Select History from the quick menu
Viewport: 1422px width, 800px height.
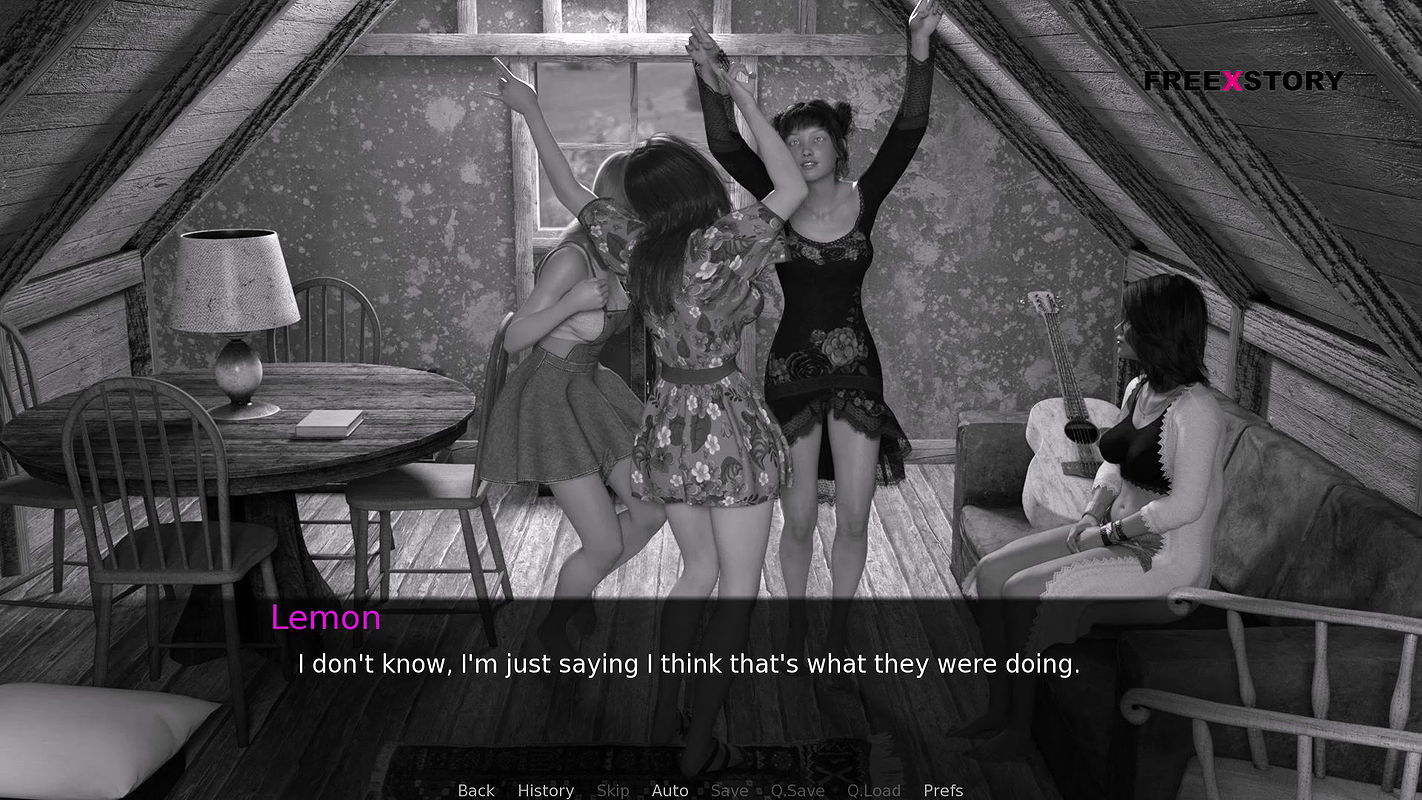[x=545, y=790]
